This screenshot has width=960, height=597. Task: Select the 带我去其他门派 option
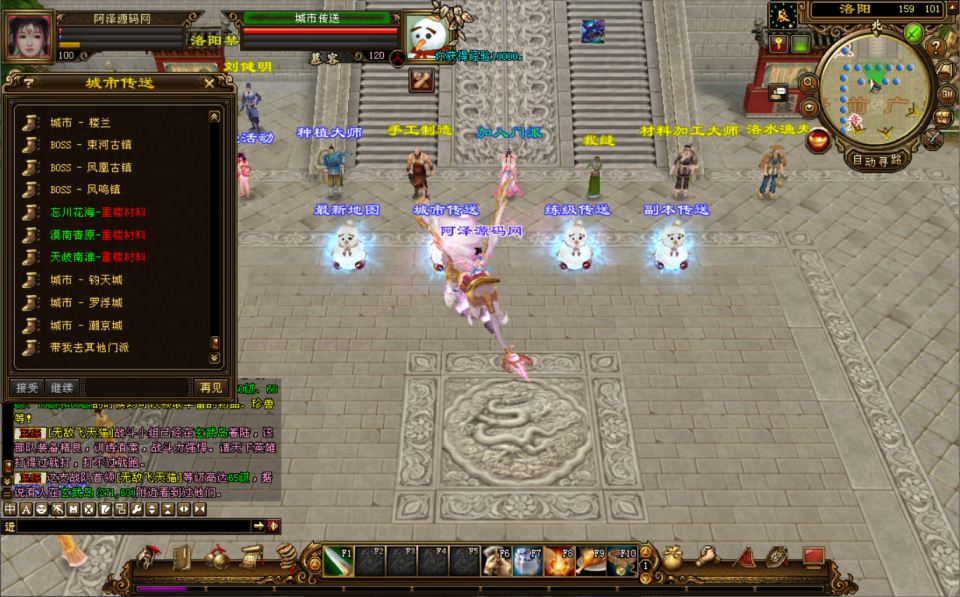pos(89,347)
